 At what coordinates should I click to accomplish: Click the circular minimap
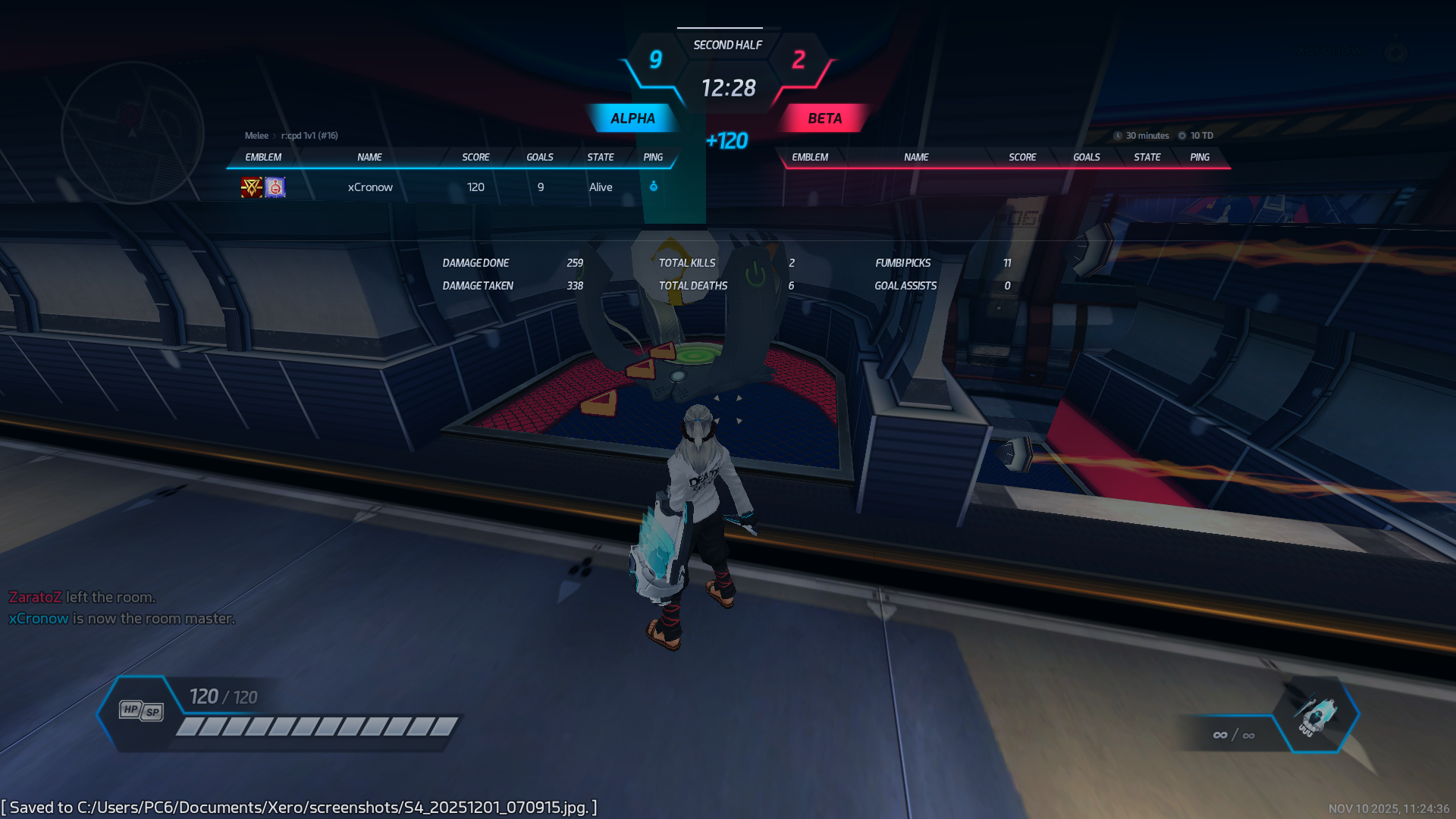tap(132, 132)
